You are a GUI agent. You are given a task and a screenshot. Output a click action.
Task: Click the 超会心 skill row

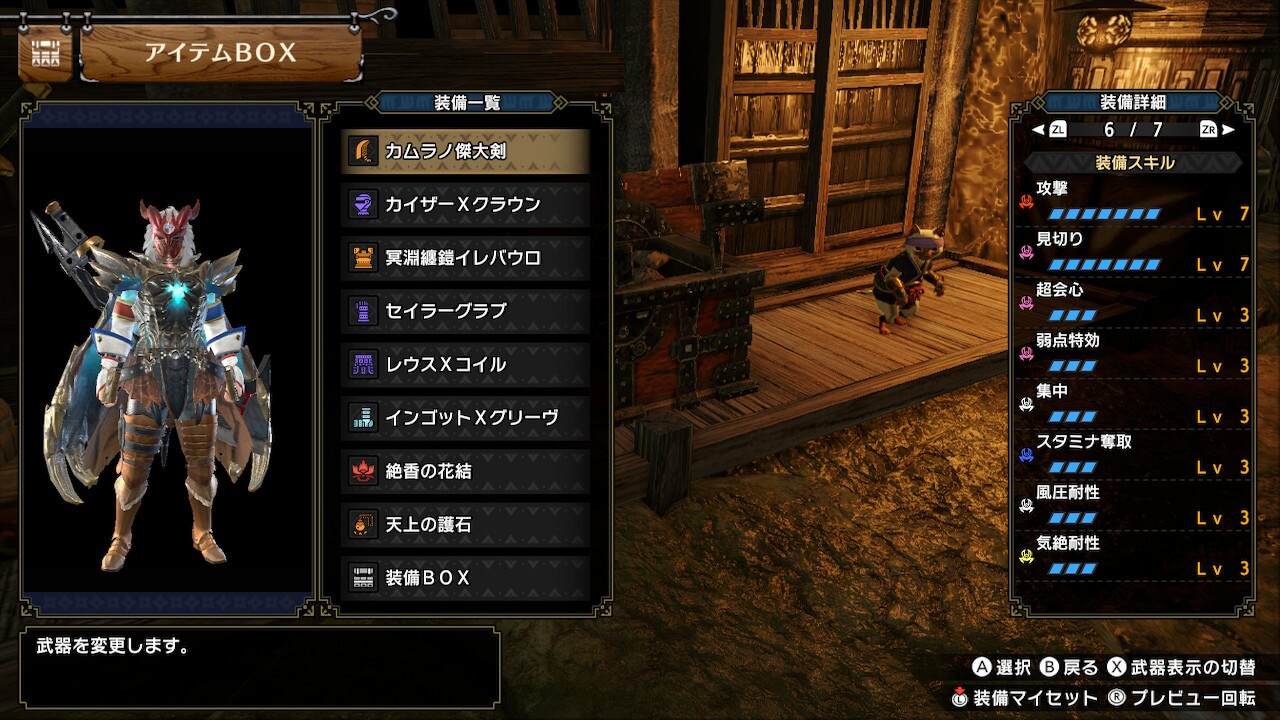coord(1135,303)
